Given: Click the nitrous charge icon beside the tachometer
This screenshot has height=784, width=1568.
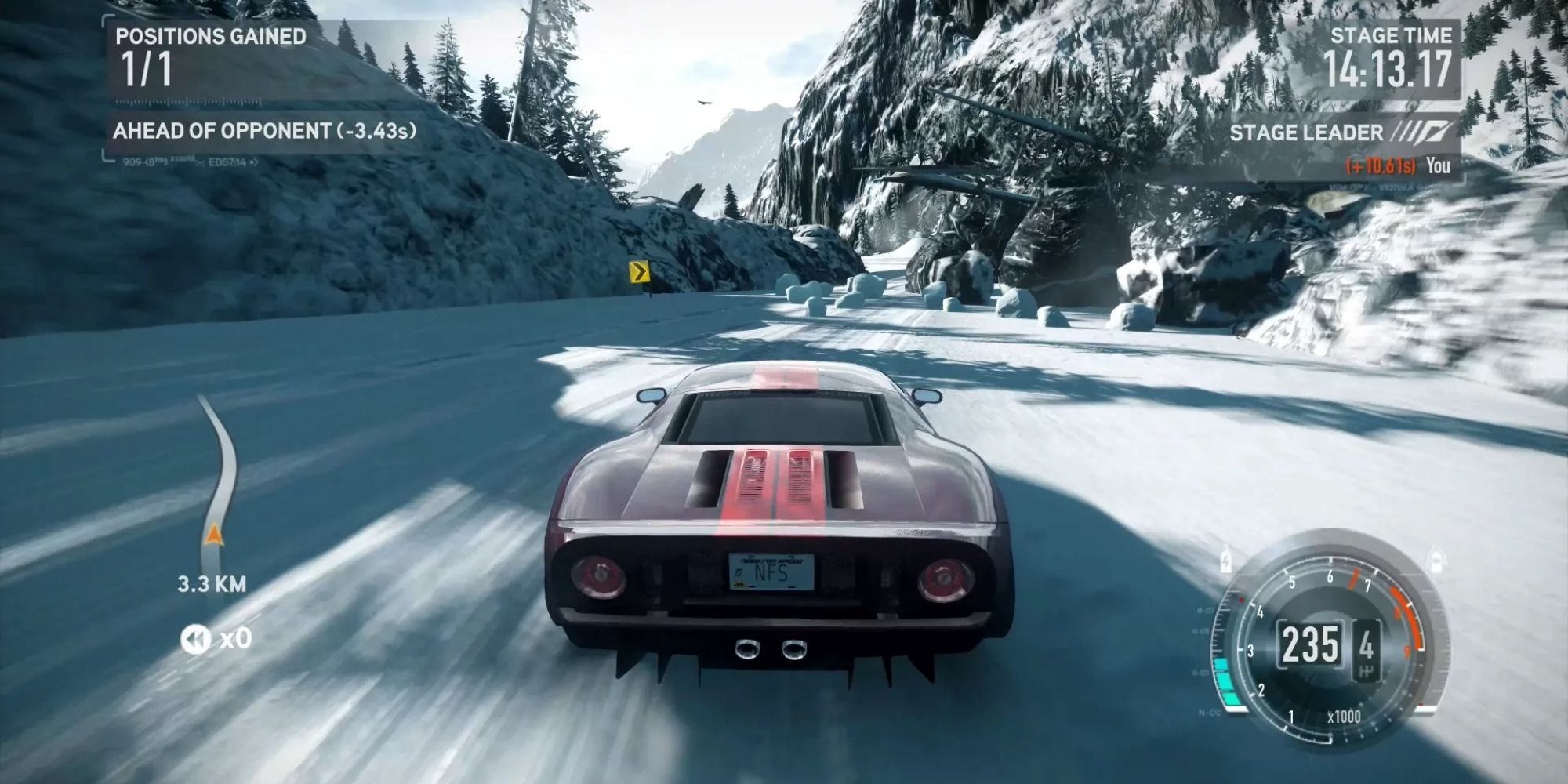Looking at the screenshot, I should [x=1225, y=561].
